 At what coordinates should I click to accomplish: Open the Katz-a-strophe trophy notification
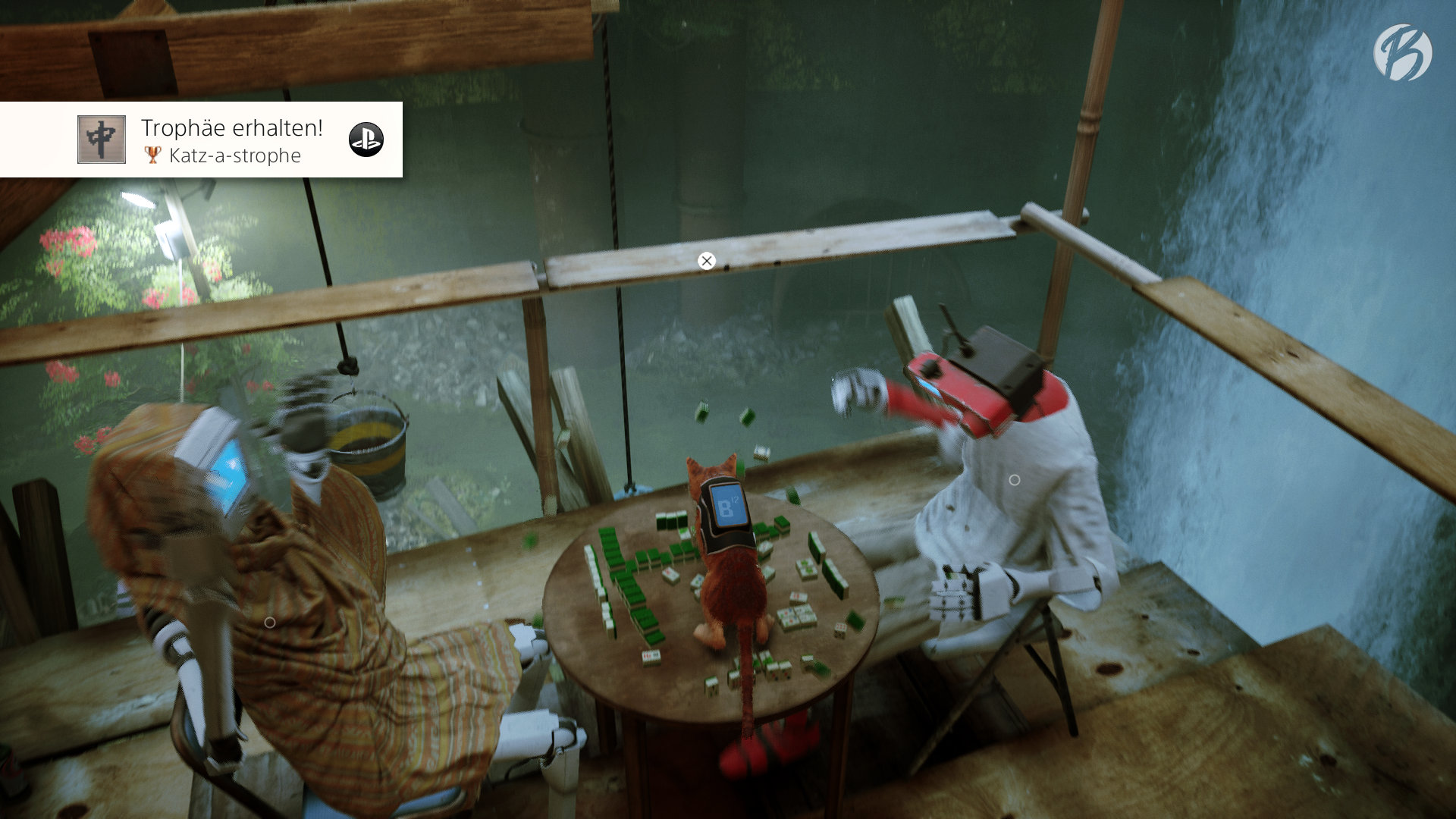tap(231, 141)
